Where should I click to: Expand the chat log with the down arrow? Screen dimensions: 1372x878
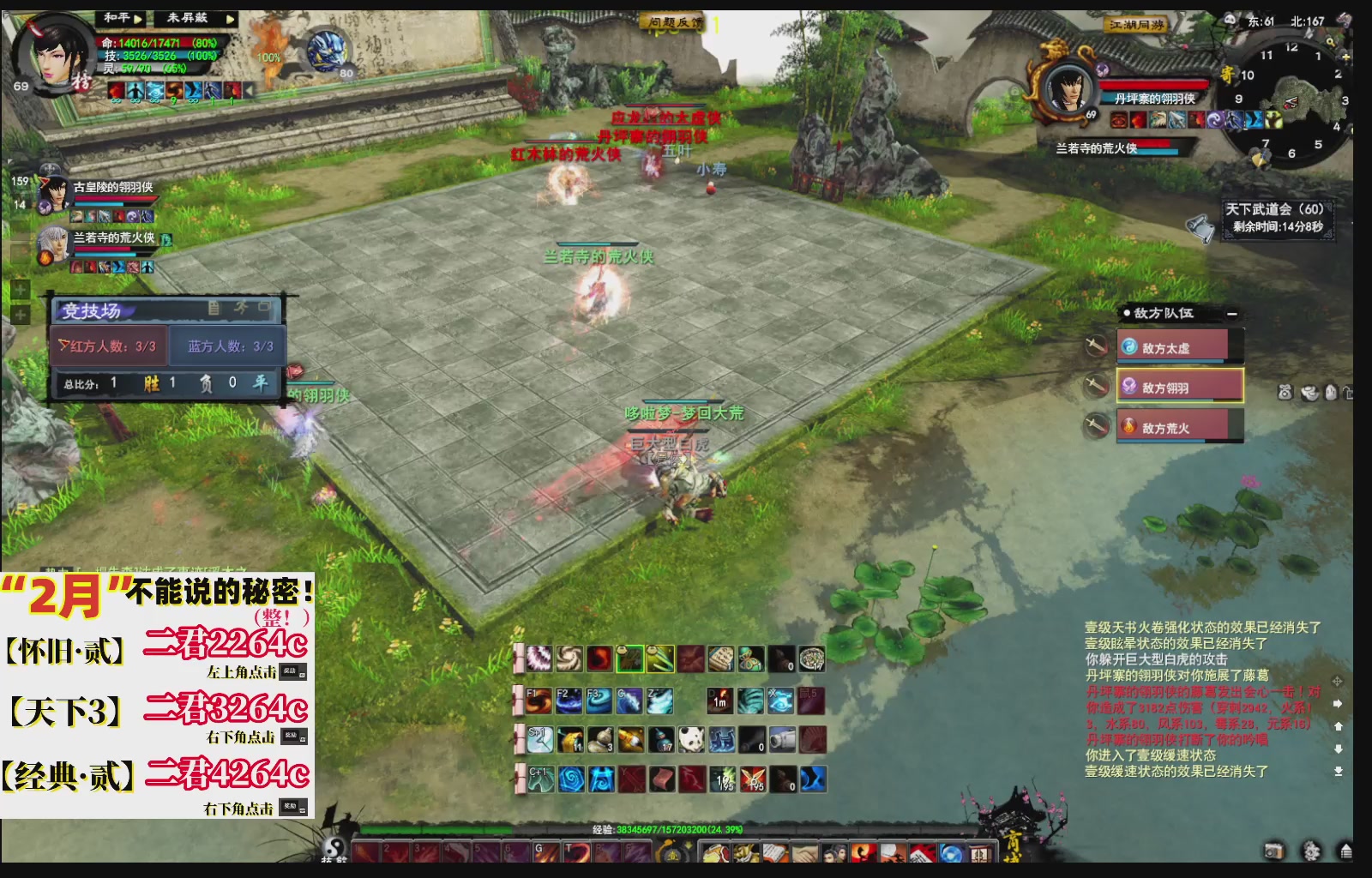pos(1338,749)
